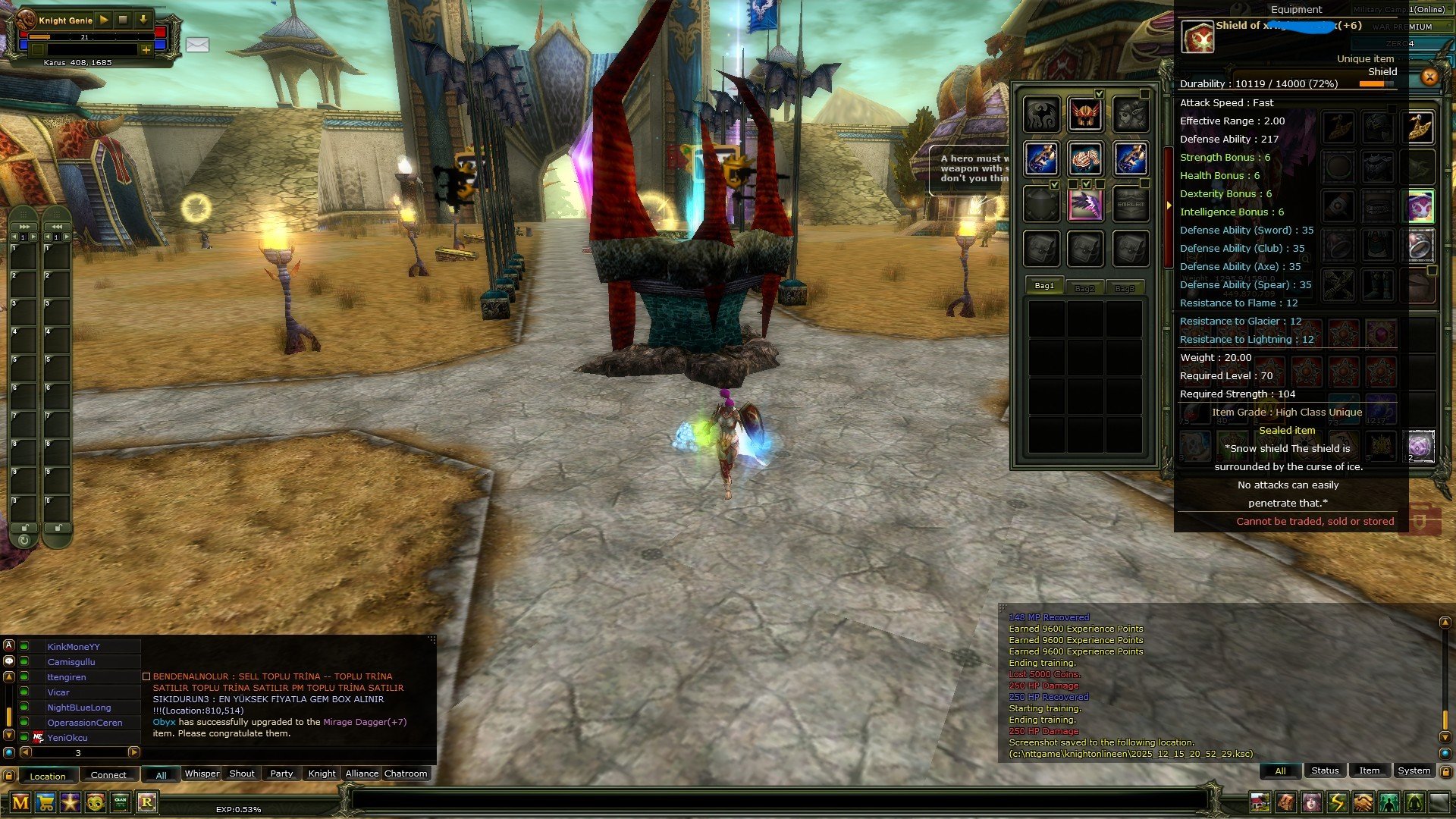Show the Status log tab

tap(1325, 770)
